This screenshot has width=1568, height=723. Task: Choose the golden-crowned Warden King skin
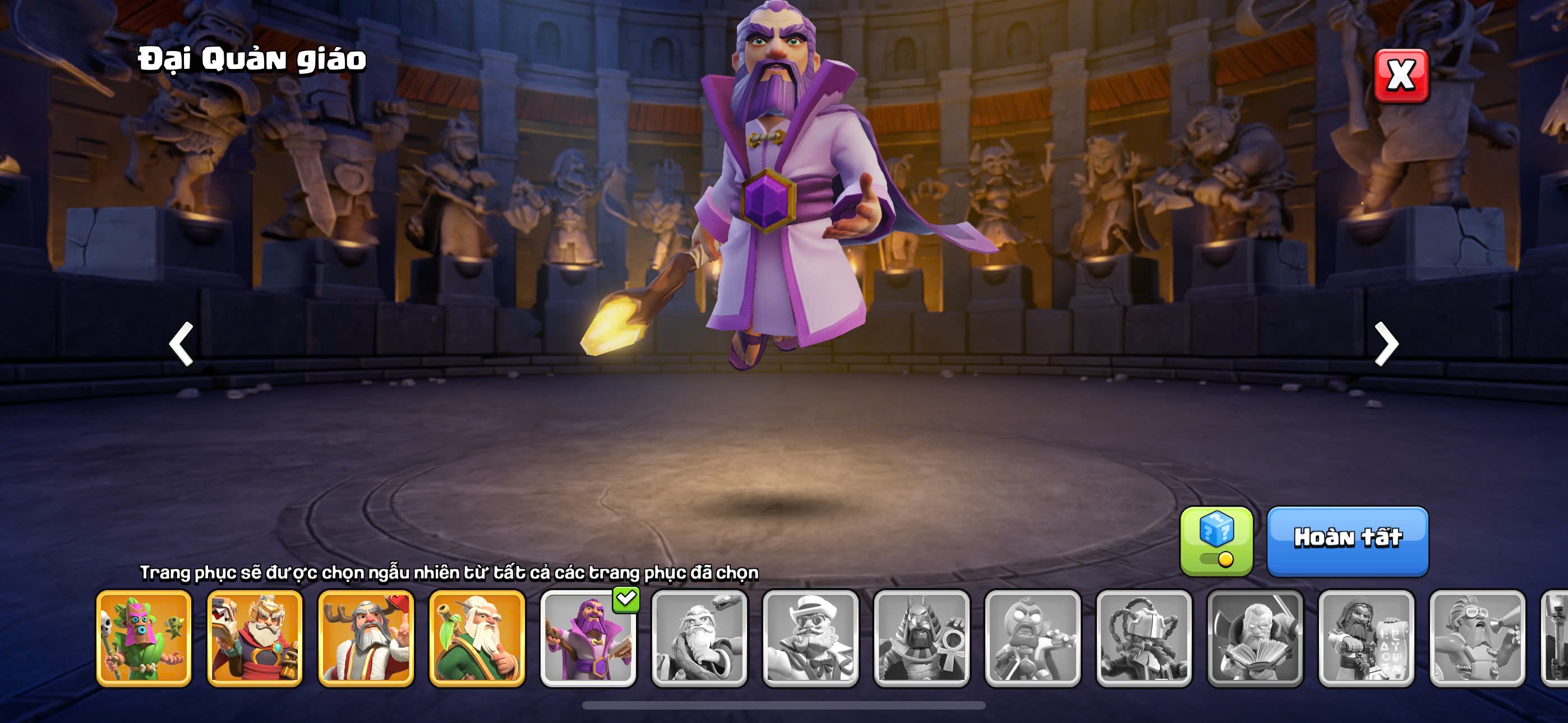pyautogui.click(x=255, y=638)
